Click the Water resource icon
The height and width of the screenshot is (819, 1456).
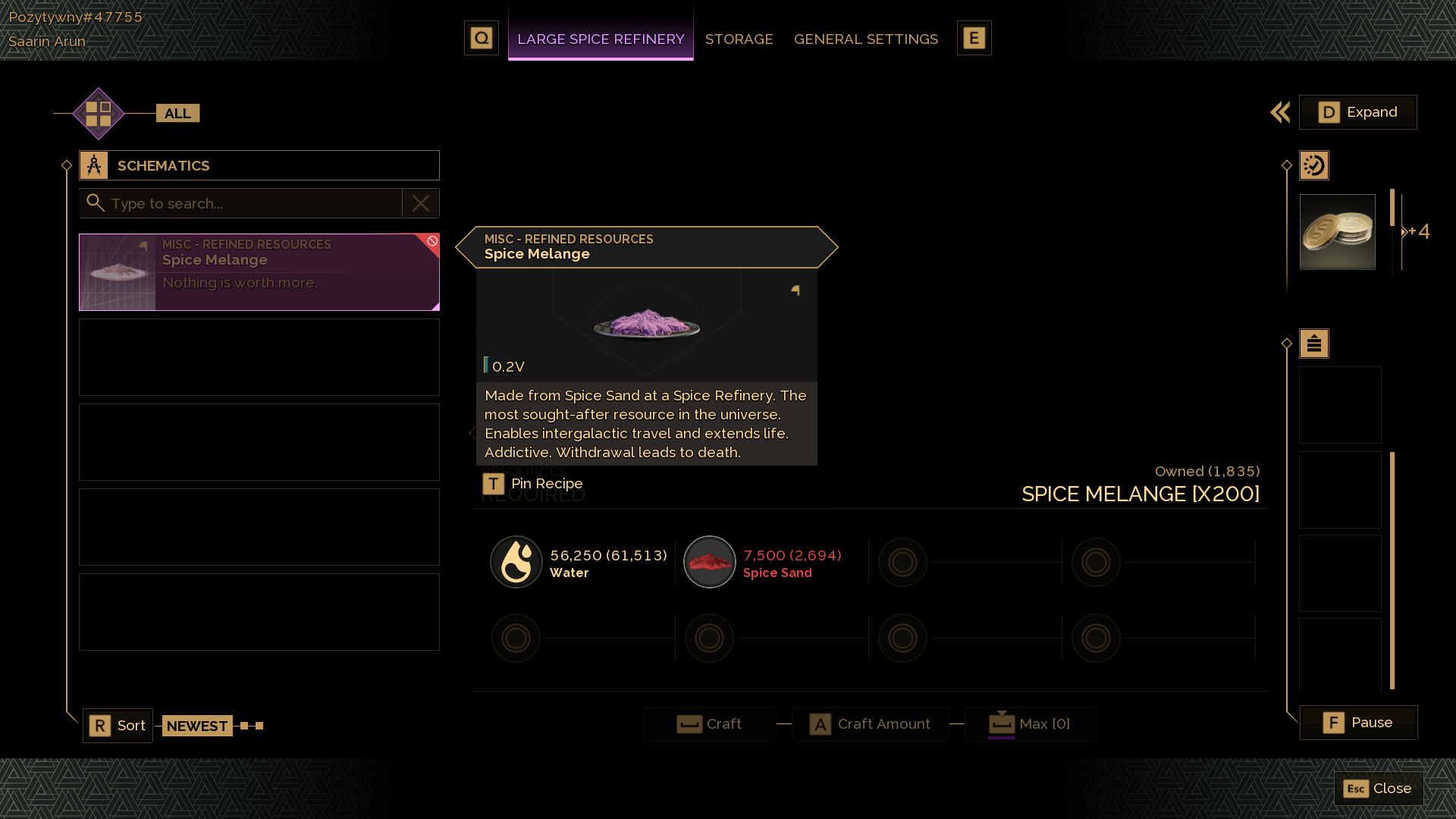coord(516,562)
